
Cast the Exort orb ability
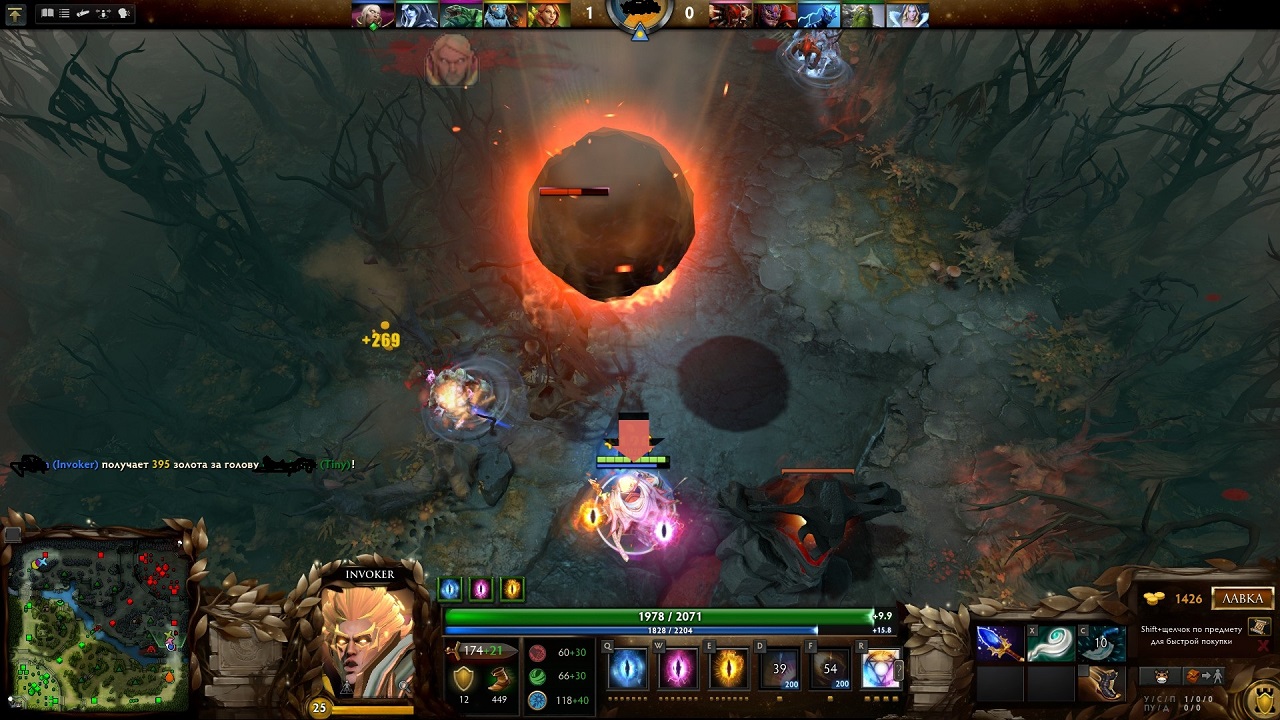pos(729,668)
